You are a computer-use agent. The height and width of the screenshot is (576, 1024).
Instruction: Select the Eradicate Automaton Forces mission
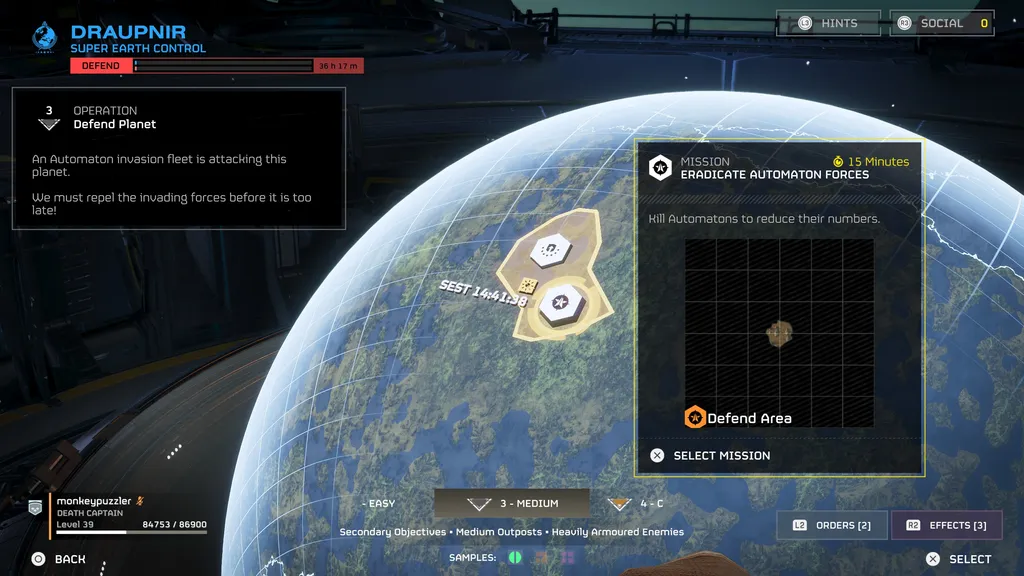(721, 455)
